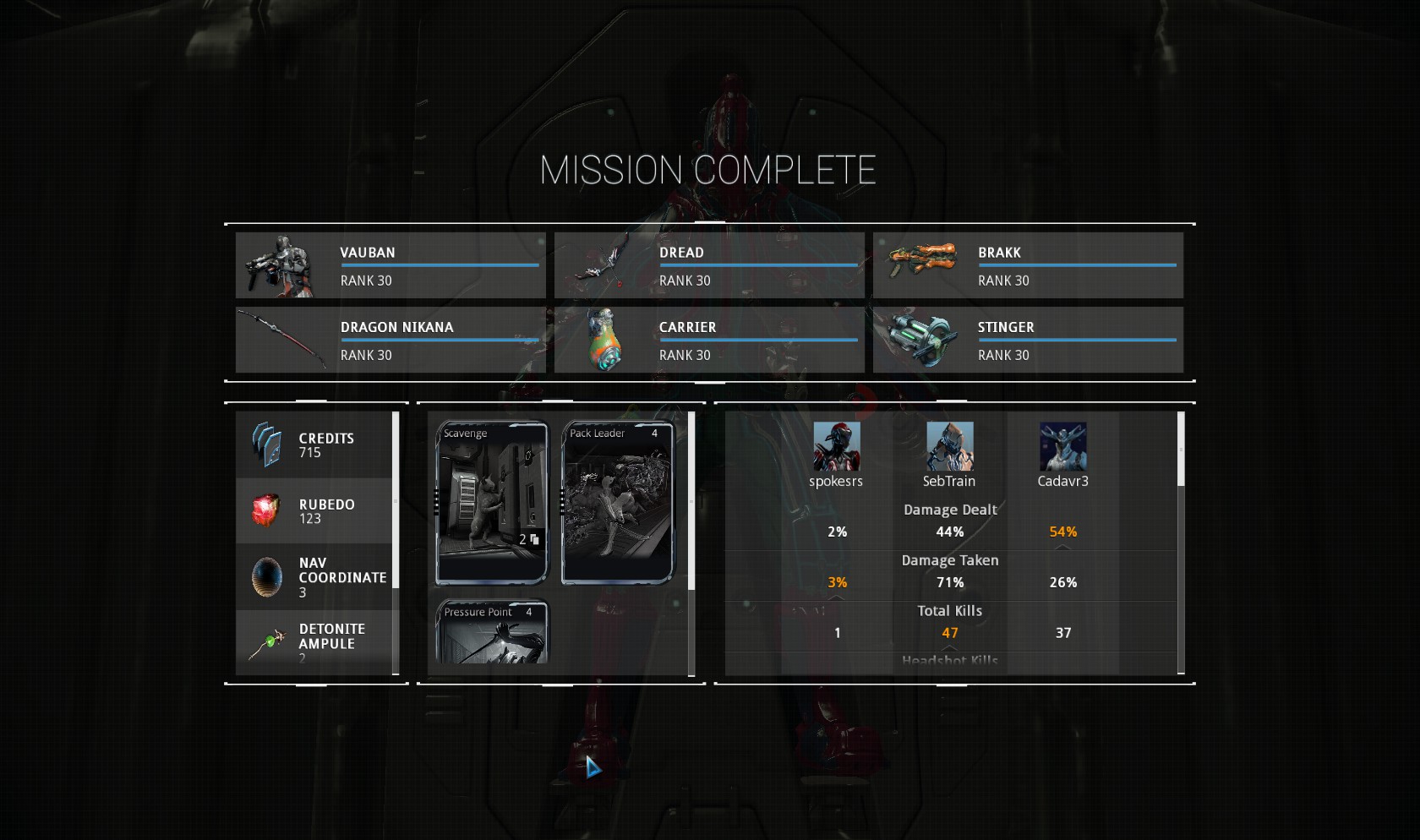
Task: View player spokesrs avatar
Action: click(836, 446)
